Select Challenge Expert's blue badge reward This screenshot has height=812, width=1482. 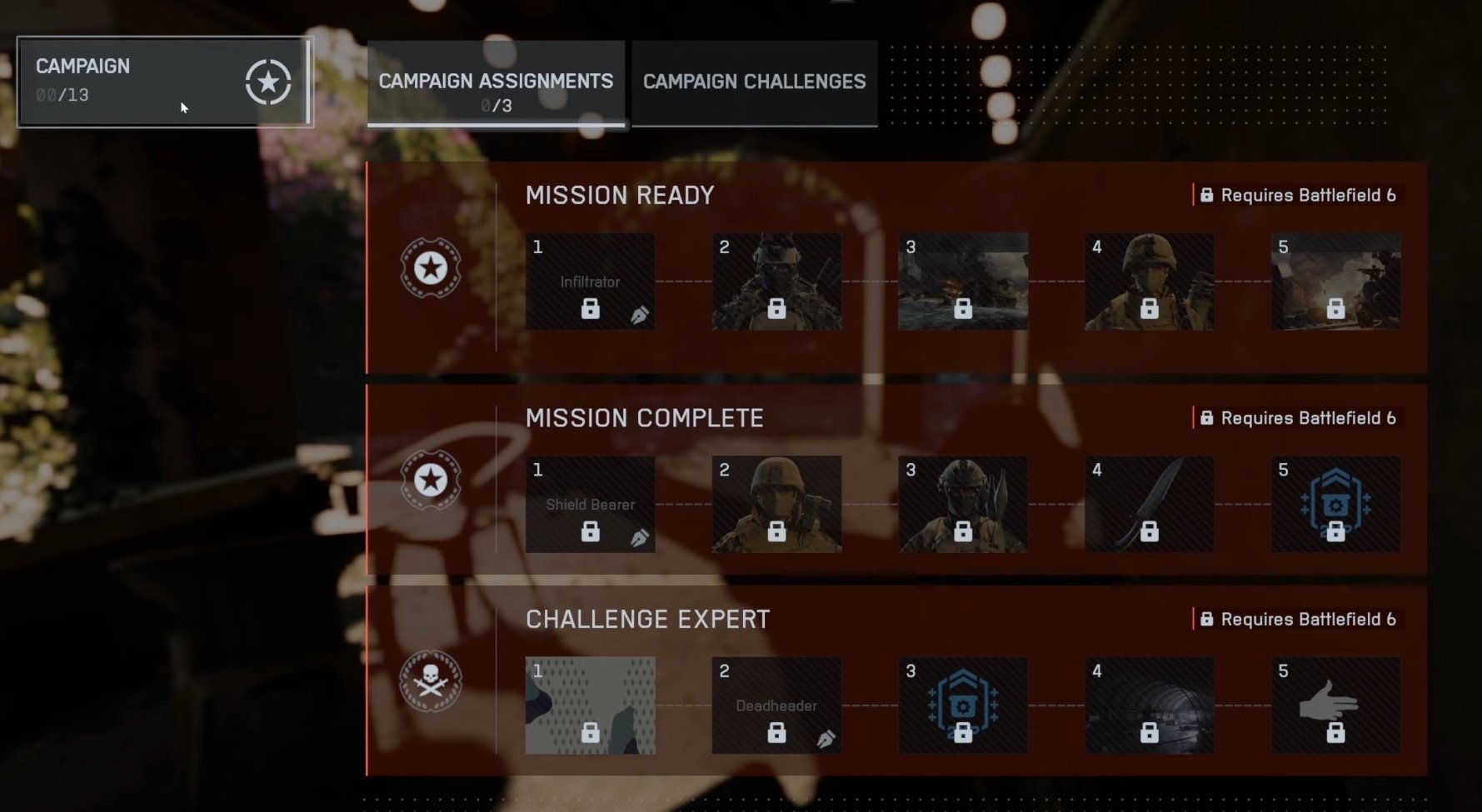[x=962, y=705]
